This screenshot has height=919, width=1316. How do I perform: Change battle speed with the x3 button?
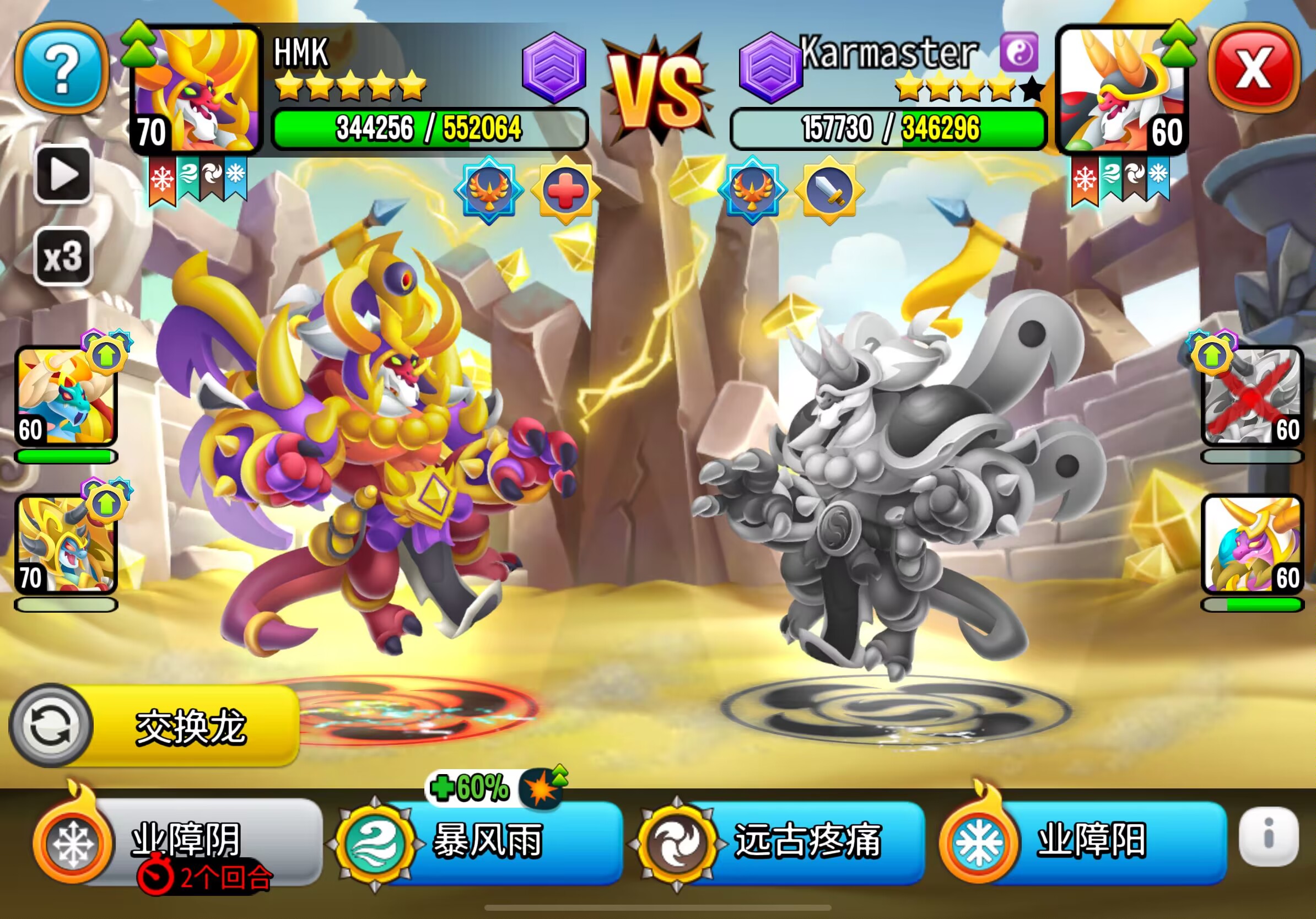point(63,257)
